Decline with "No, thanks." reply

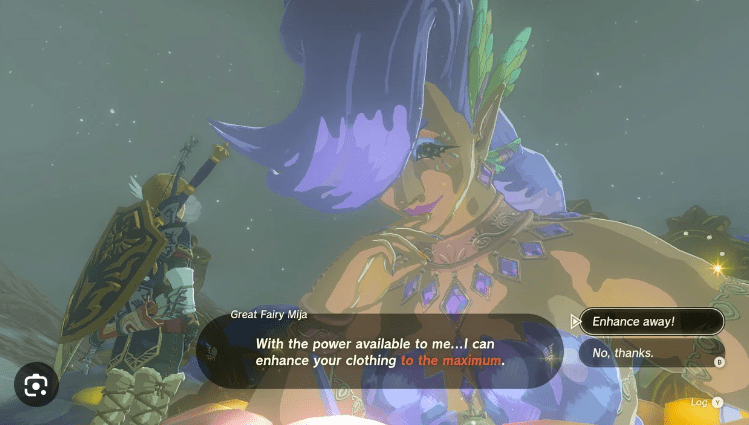coord(651,352)
